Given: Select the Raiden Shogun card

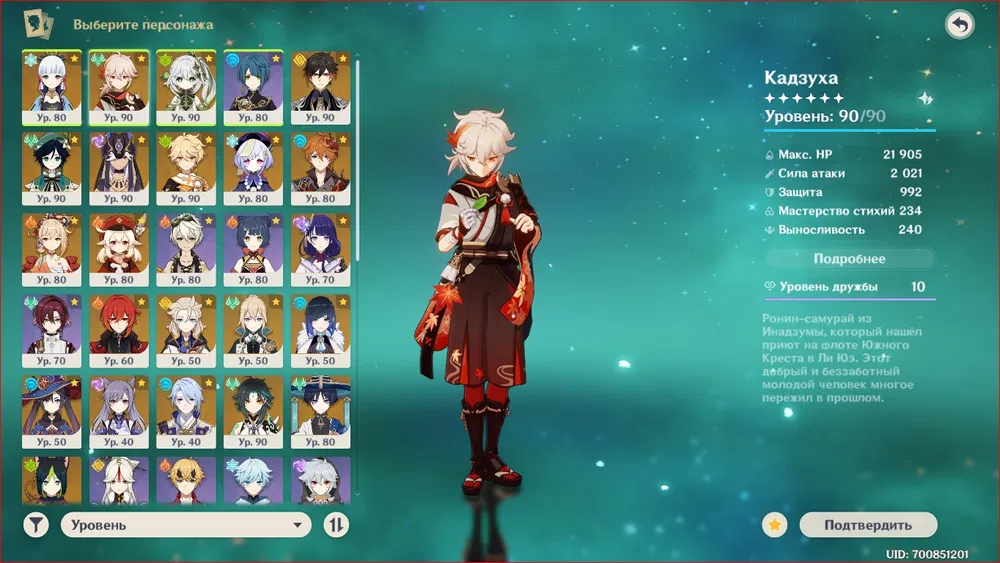Looking at the screenshot, I should pos(320,250).
